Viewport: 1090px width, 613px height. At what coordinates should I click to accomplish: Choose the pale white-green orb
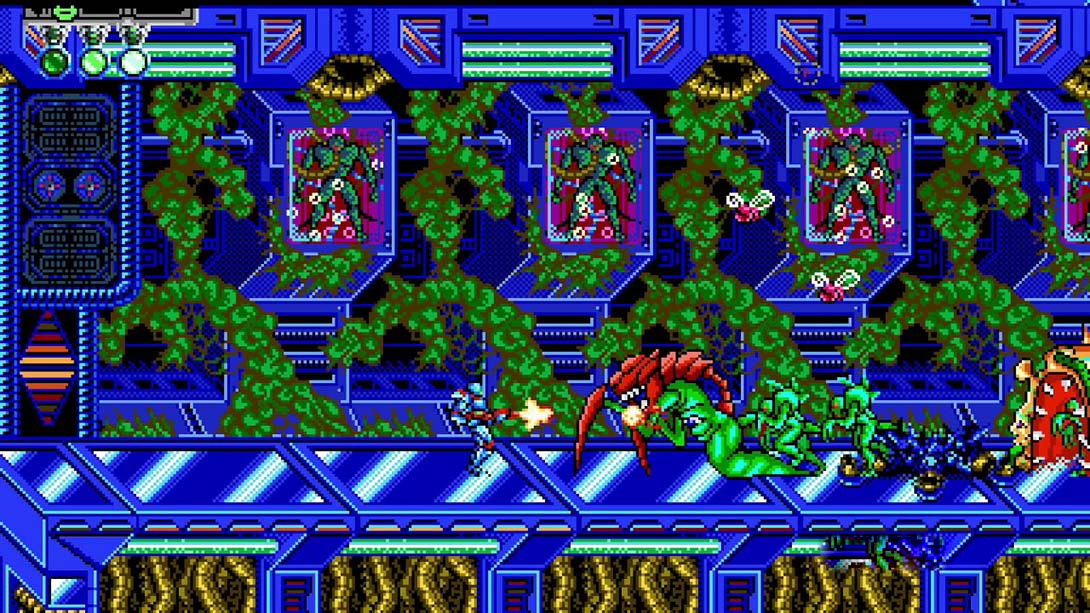(x=133, y=62)
